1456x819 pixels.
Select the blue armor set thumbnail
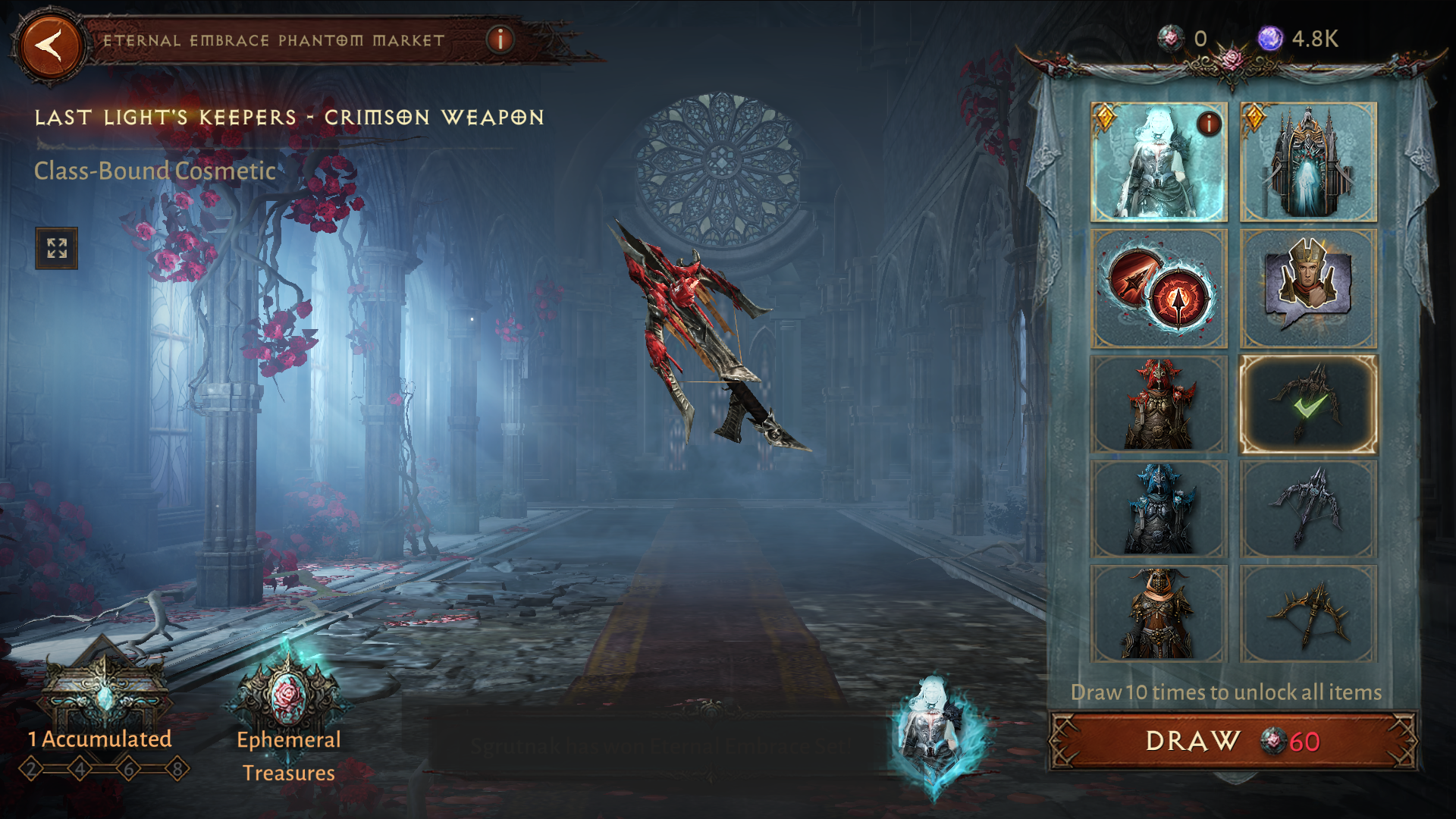1159,507
